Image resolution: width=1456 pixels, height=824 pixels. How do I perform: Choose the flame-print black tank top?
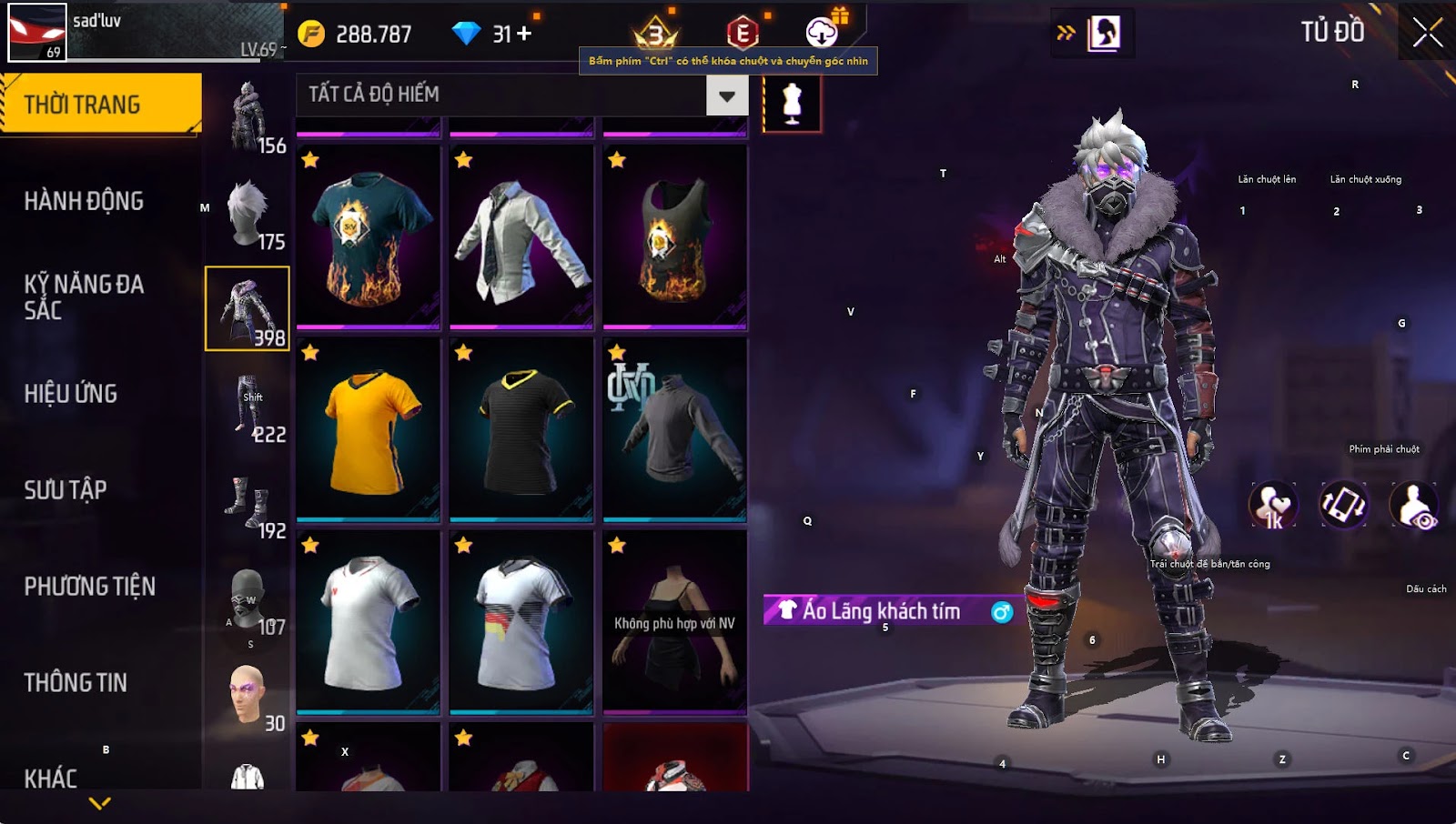tap(675, 236)
